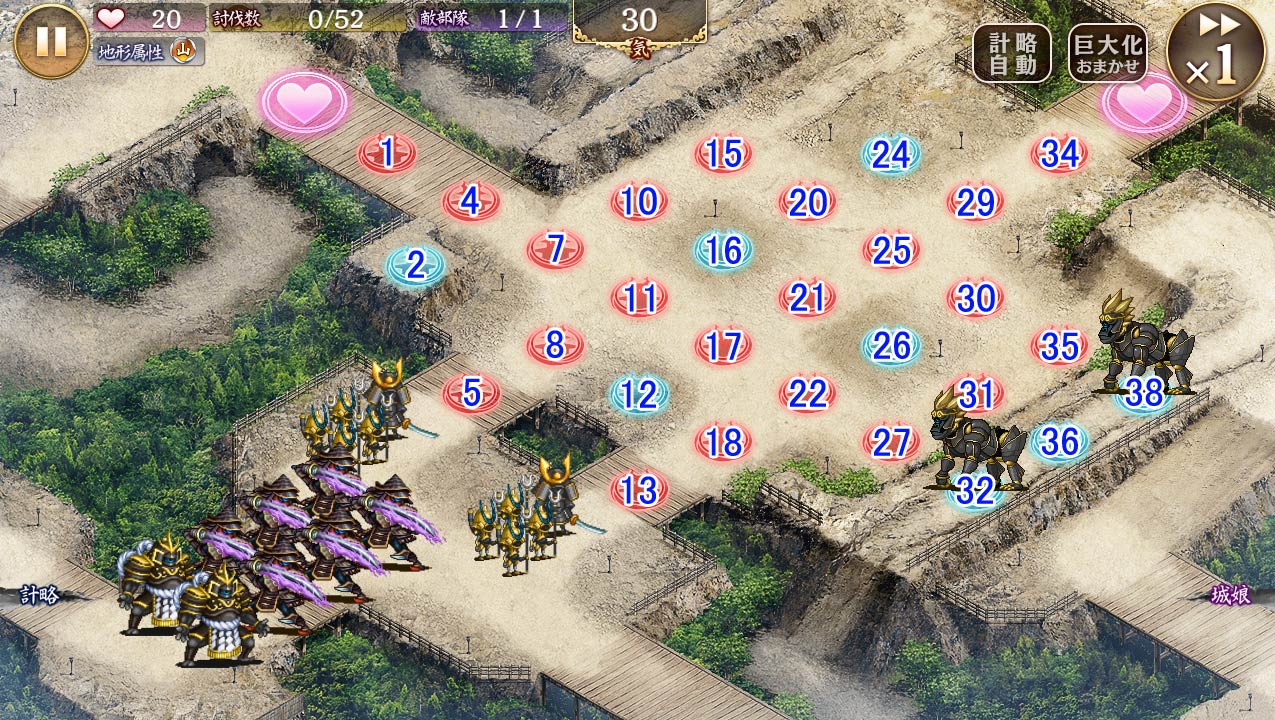Toggle the 計略自動 auto-stratagem button
The width and height of the screenshot is (1275, 720).
(x=1011, y=53)
